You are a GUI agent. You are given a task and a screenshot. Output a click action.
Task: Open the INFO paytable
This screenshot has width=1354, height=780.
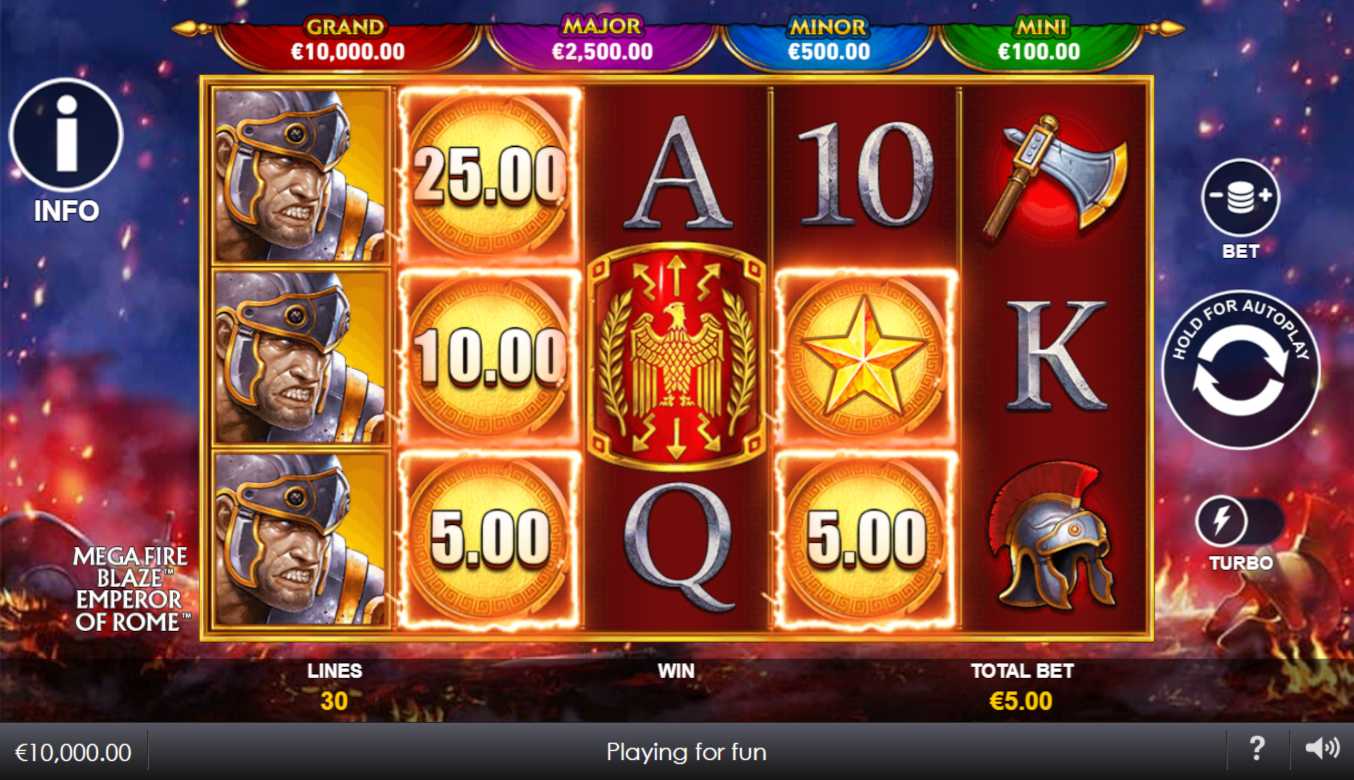(66, 137)
